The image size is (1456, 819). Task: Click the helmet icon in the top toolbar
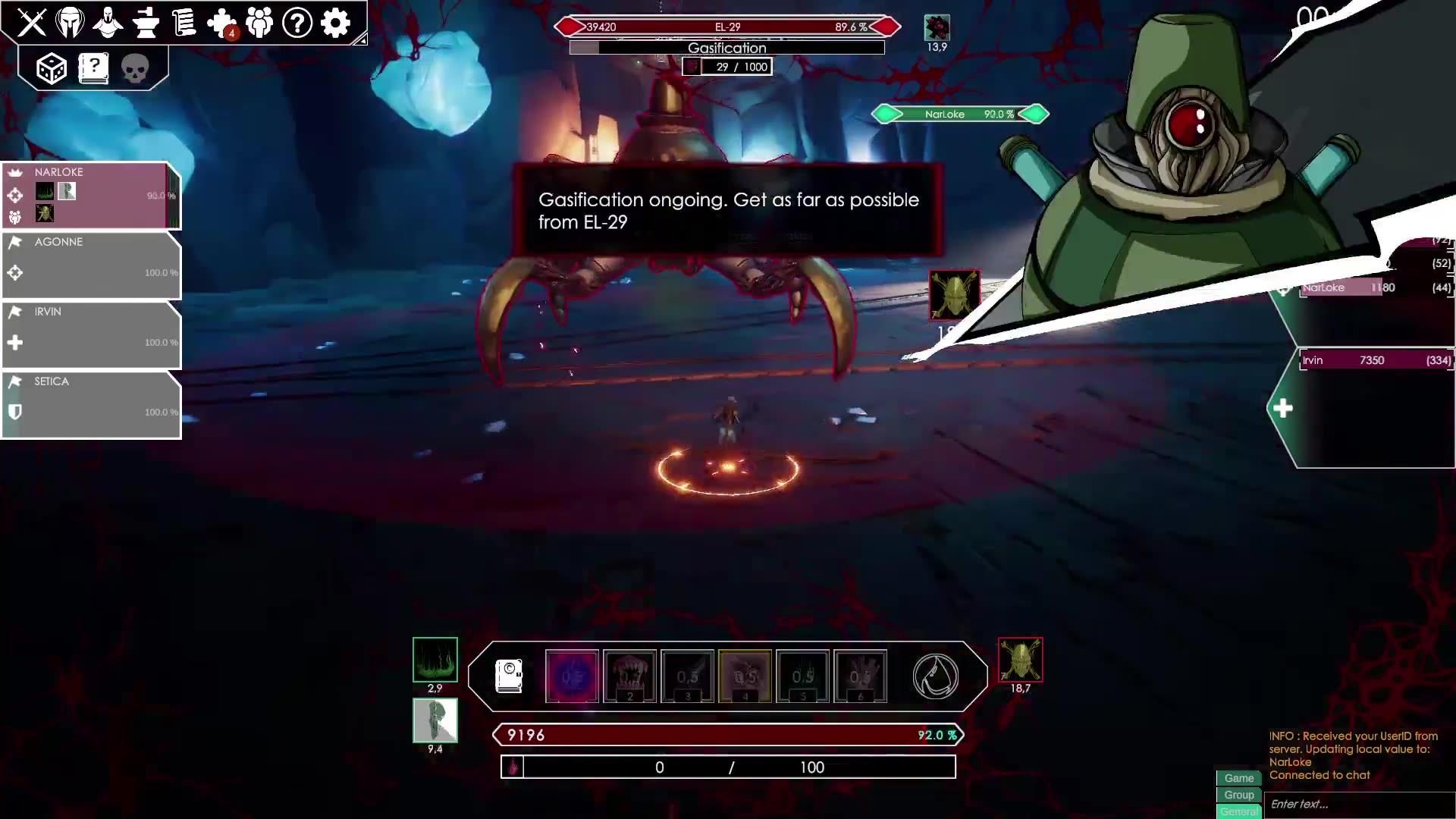(70, 23)
